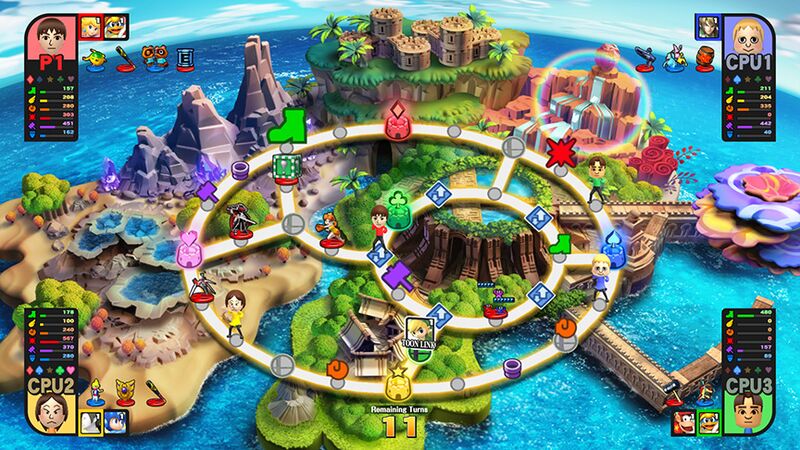Select the yellow star checkpoint space
This screenshot has height=450, width=800.
coord(397,383)
